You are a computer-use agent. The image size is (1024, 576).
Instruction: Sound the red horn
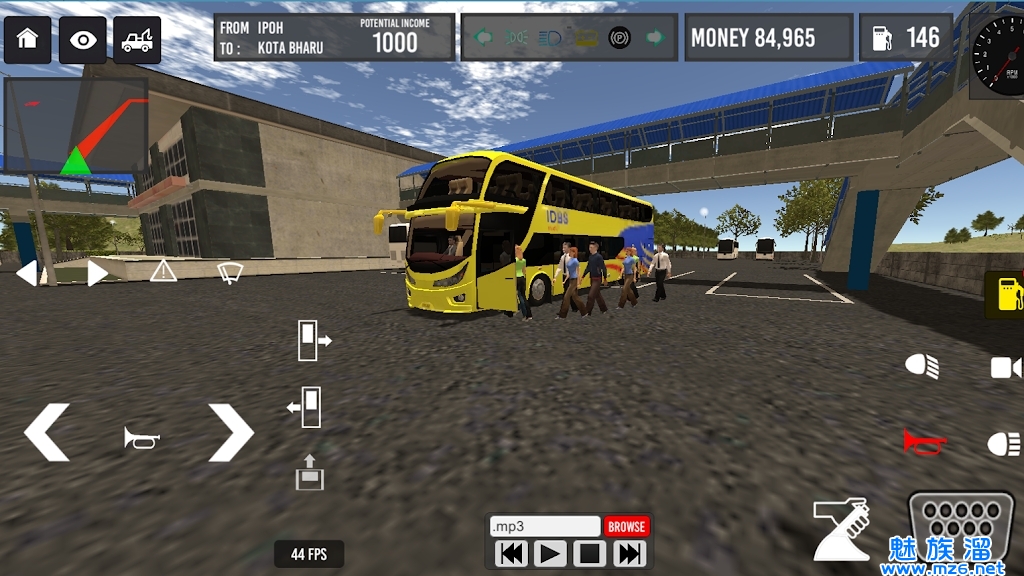925,441
